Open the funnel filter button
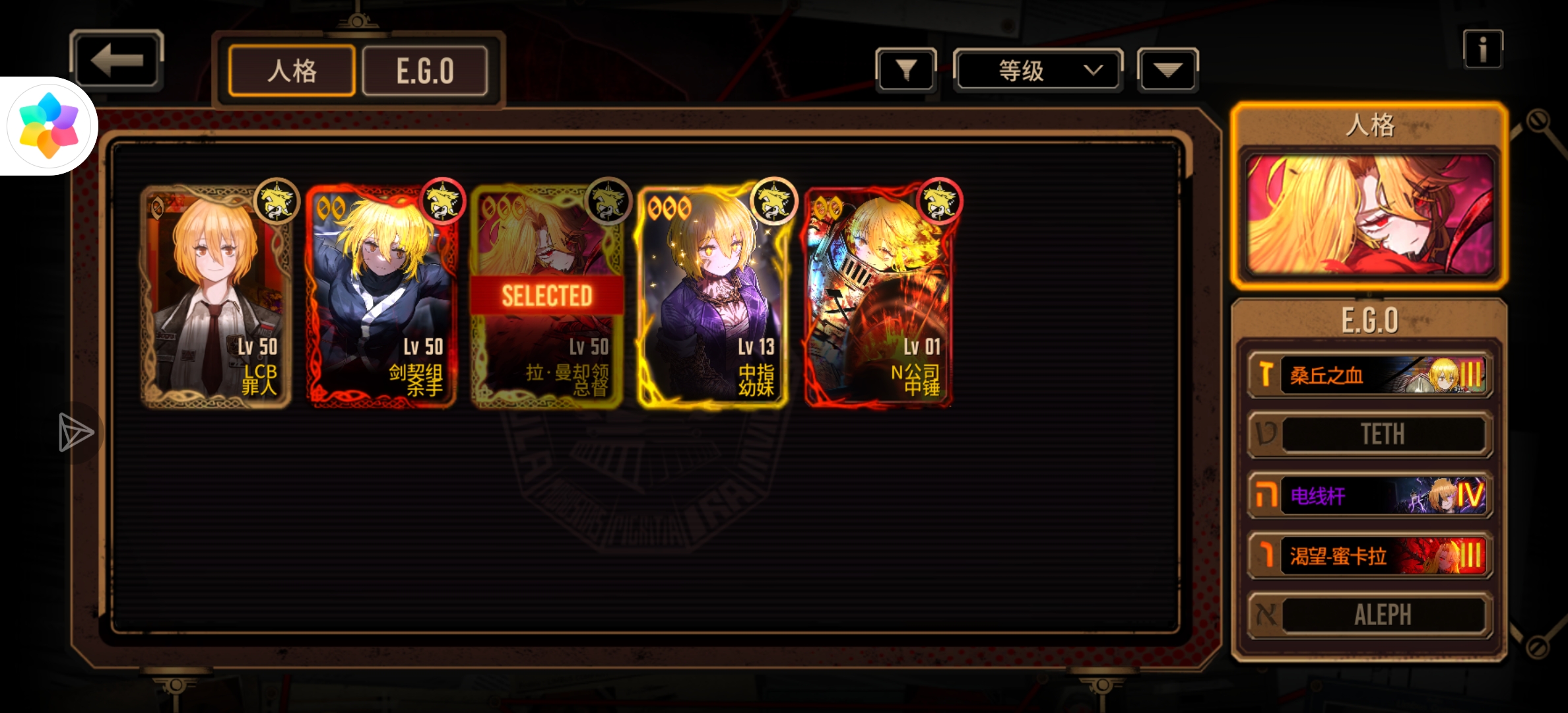Image resolution: width=1568 pixels, height=713 pixels. (x=905, y=69)
